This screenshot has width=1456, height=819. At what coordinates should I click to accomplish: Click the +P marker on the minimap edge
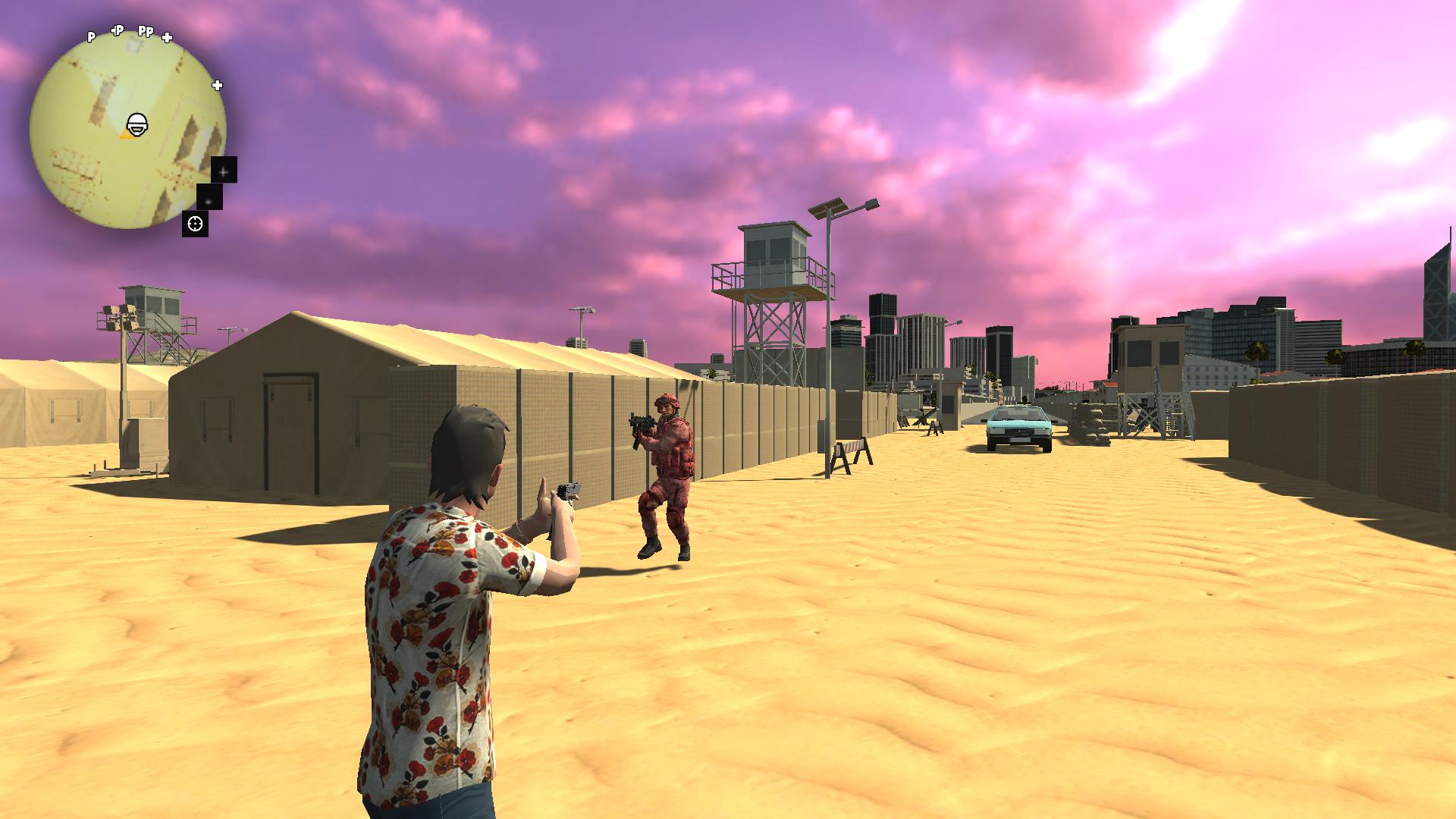point(117,30)
